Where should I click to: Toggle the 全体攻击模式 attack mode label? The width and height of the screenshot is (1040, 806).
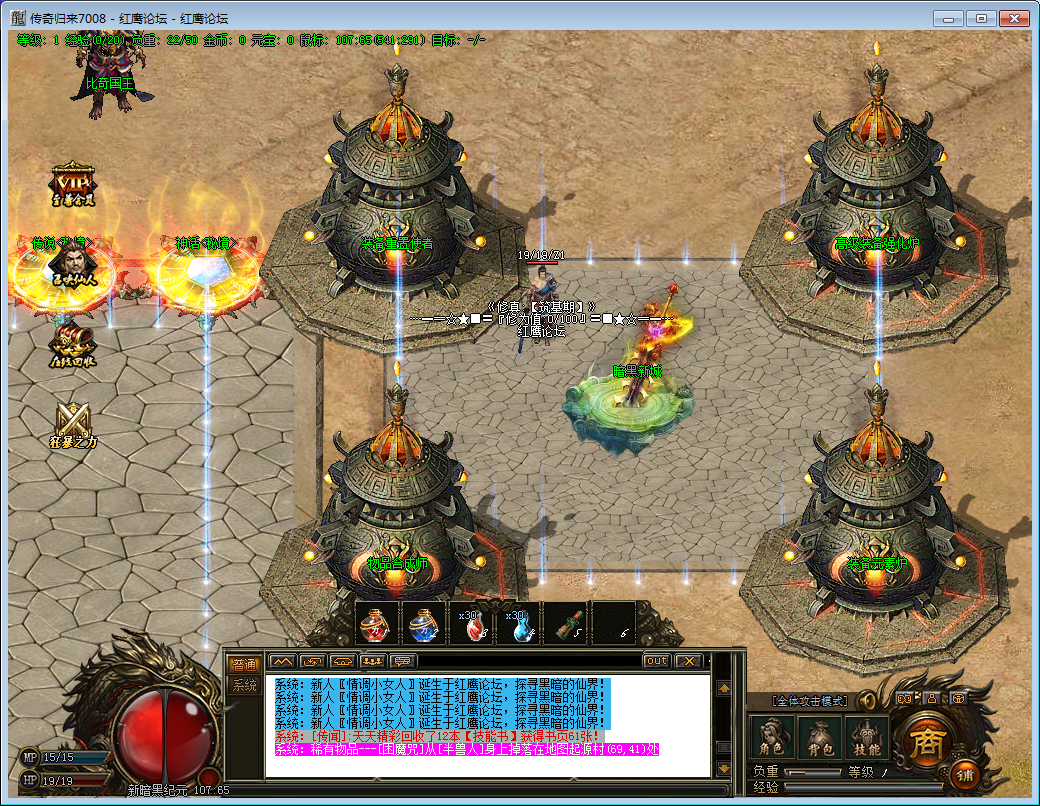click(x=810, y=700)
